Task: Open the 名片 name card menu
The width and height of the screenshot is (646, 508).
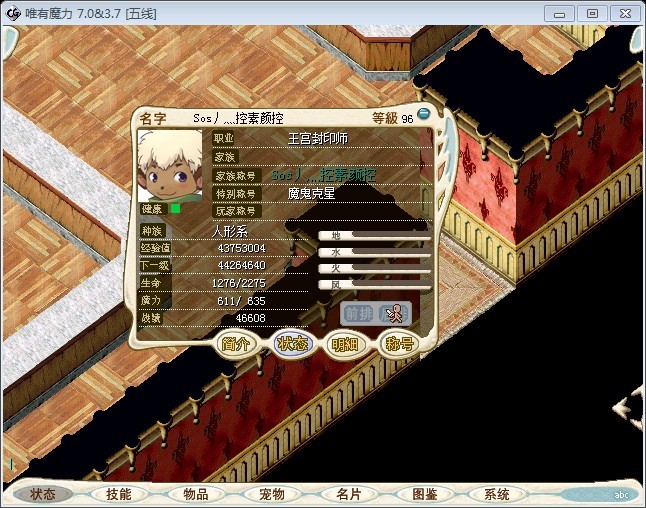Action: point(348,494)
